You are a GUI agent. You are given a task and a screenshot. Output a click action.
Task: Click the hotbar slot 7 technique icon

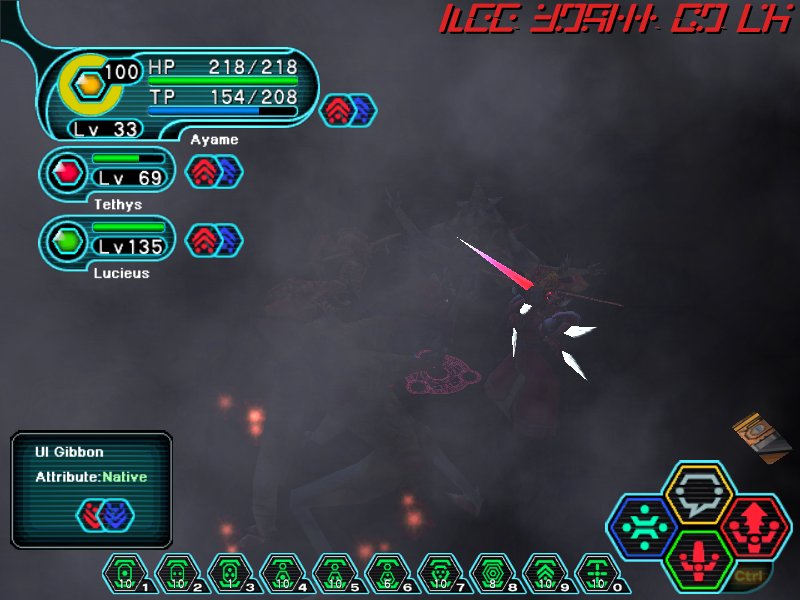click(439, 574)
